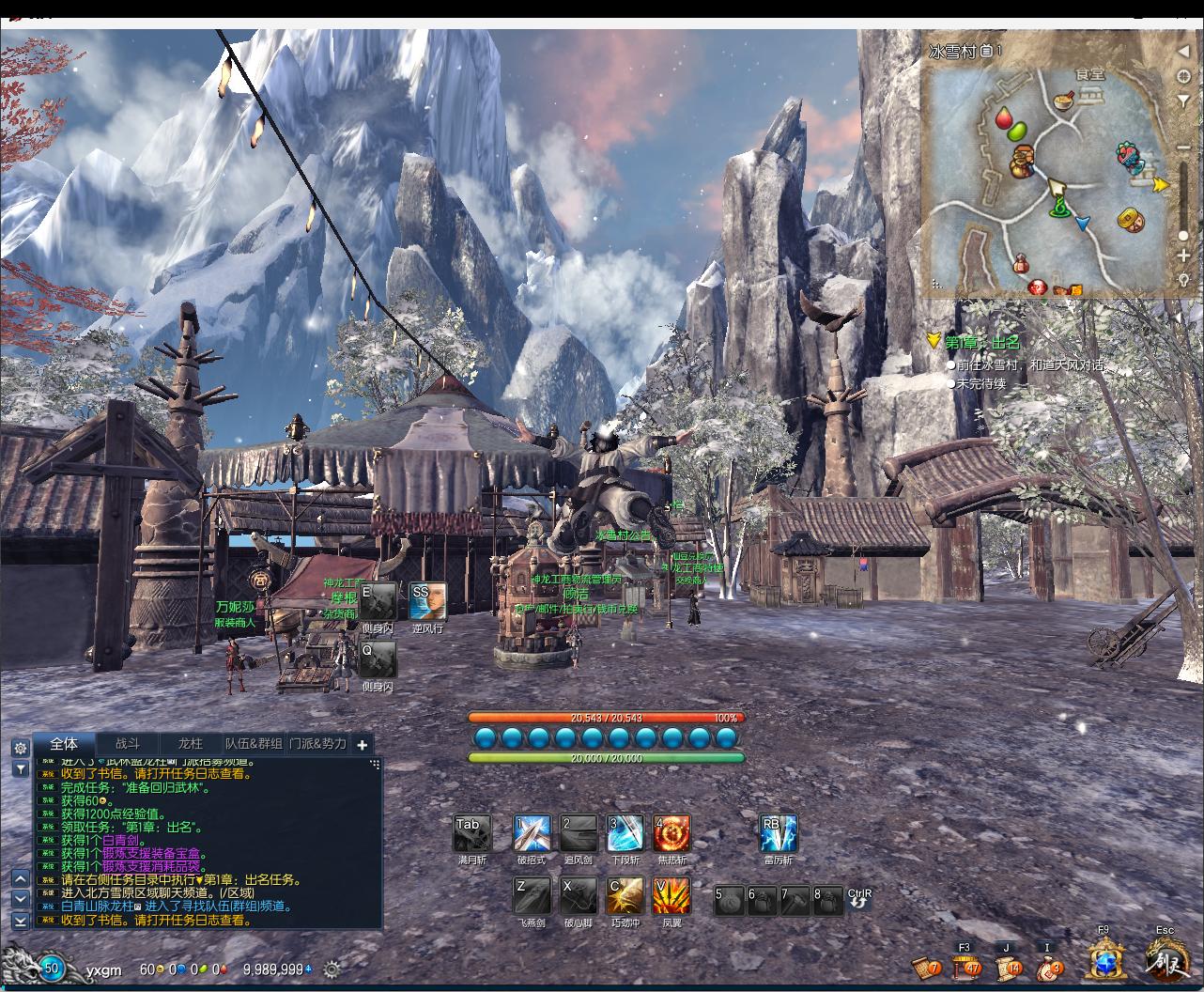Jump chat to the newest message
This screenshot has height=992, width=1204.
pos(21,921)
